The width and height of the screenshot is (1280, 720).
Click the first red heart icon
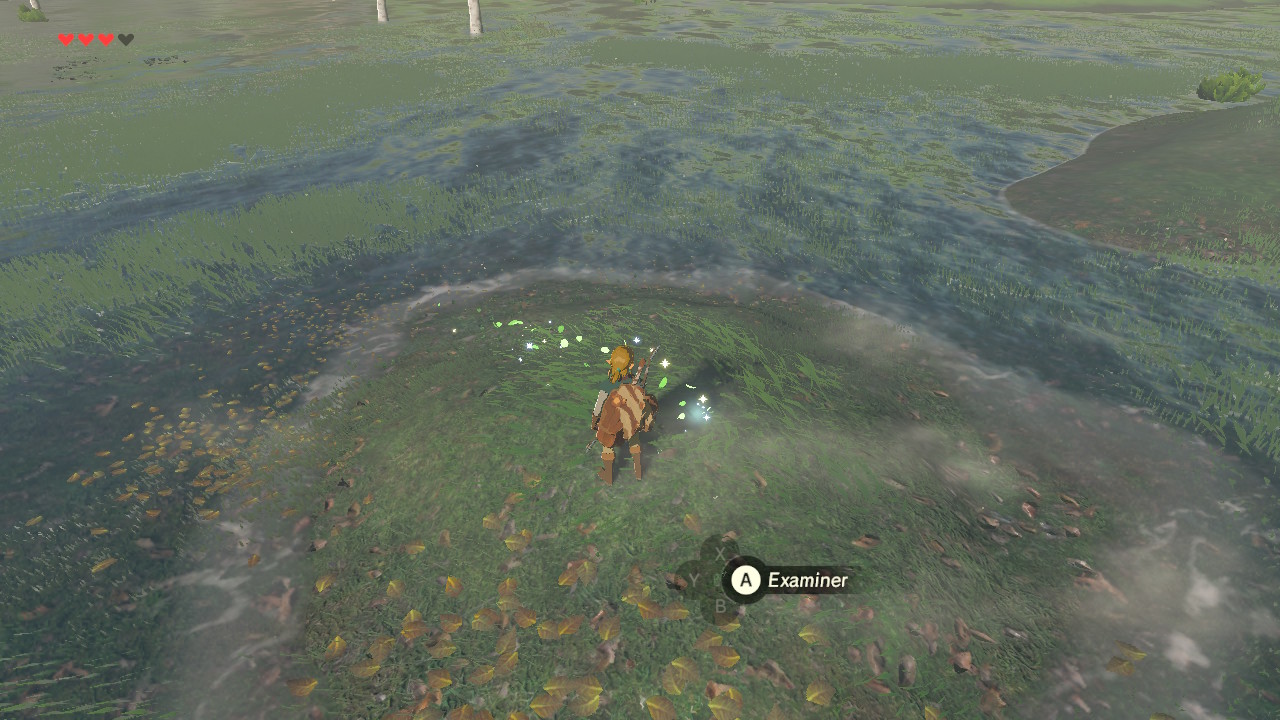pyautogui.click(x=65, y=38)
